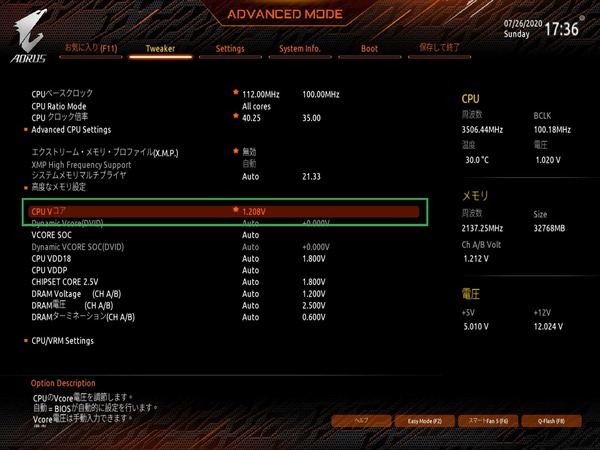
Task: Open the お気に入り (F11) favorites tab
Action: pyautogui.click(x=92, y=48)
